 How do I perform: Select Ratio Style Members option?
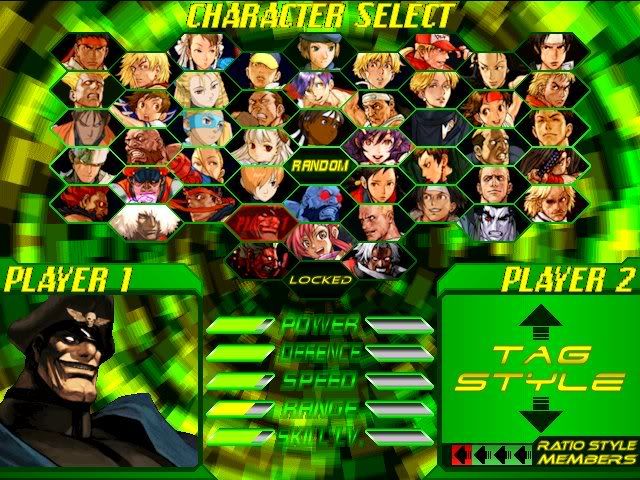pyautogui.click(x=586, y=452)
